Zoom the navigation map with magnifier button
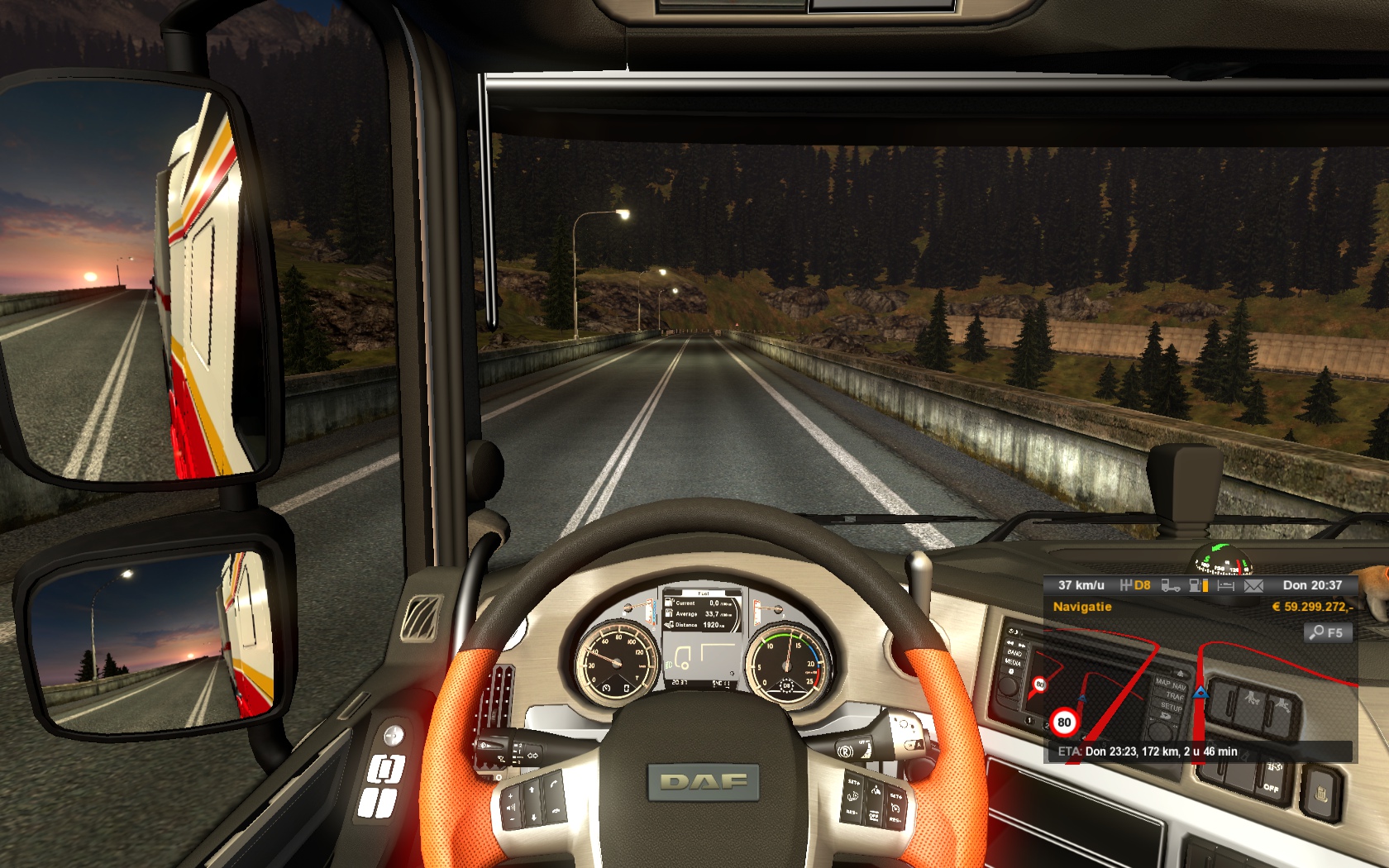 tap(1328, 632)
